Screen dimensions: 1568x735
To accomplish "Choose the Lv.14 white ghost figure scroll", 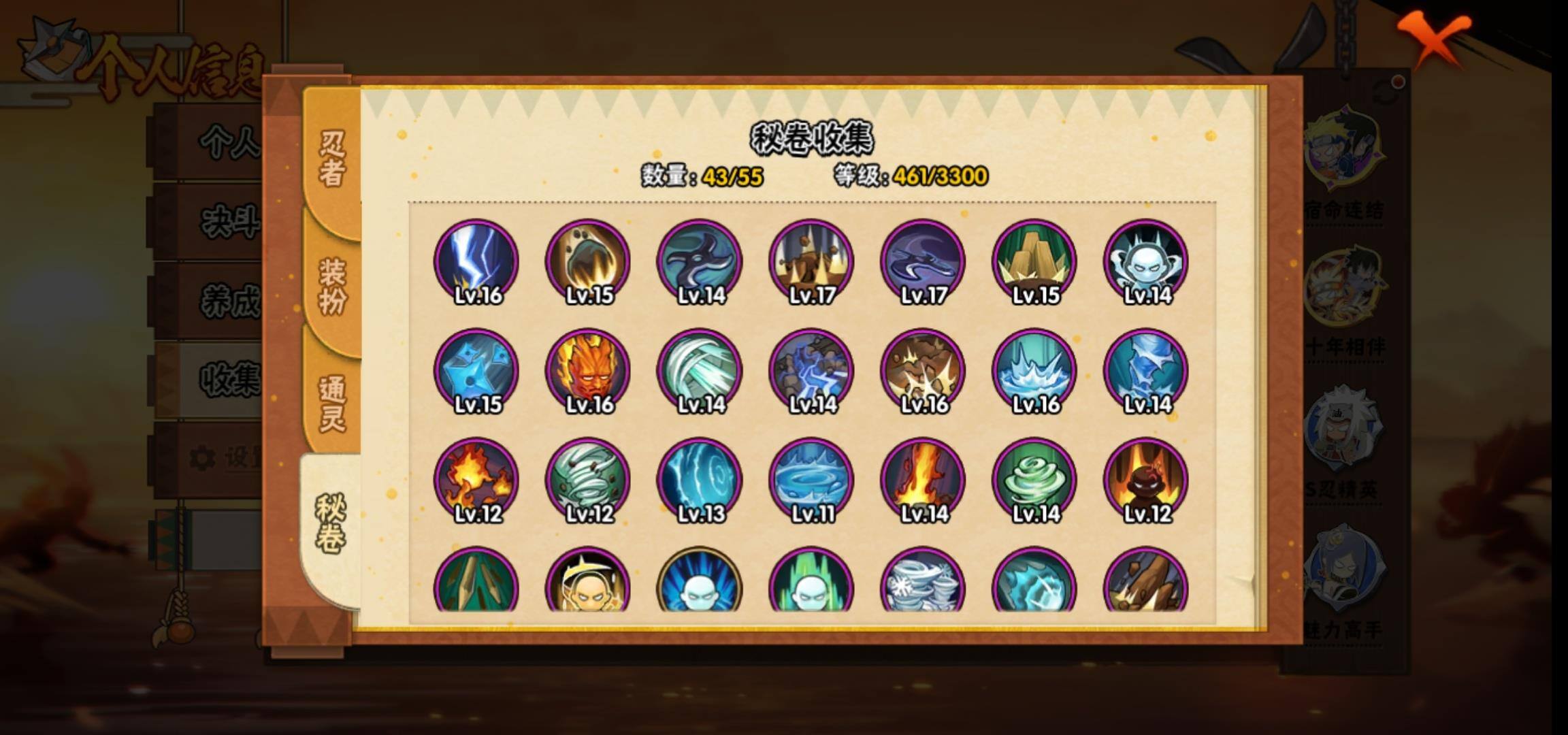I will [x=1146, y=262].
